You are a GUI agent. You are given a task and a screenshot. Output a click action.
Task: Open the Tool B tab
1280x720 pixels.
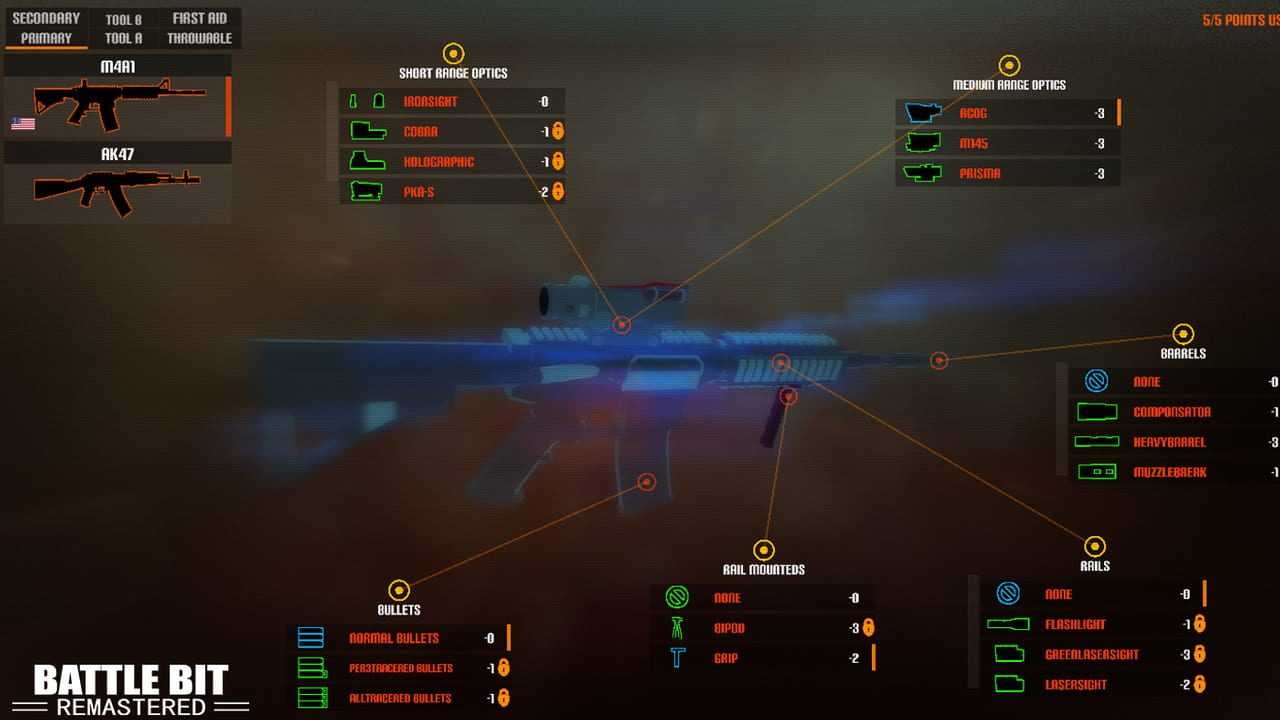[124, 19]
